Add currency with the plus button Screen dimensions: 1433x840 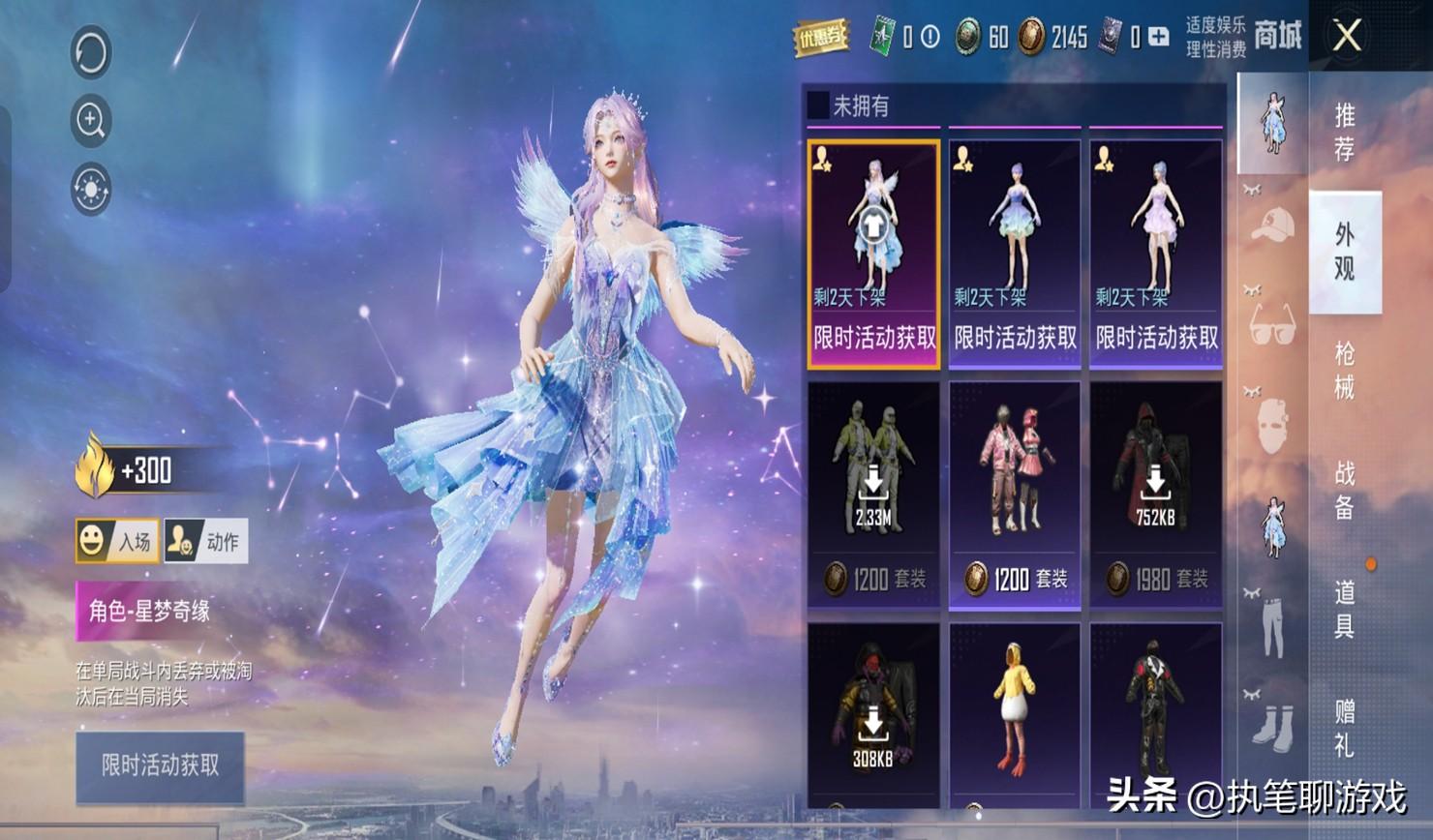(1158, 38)
